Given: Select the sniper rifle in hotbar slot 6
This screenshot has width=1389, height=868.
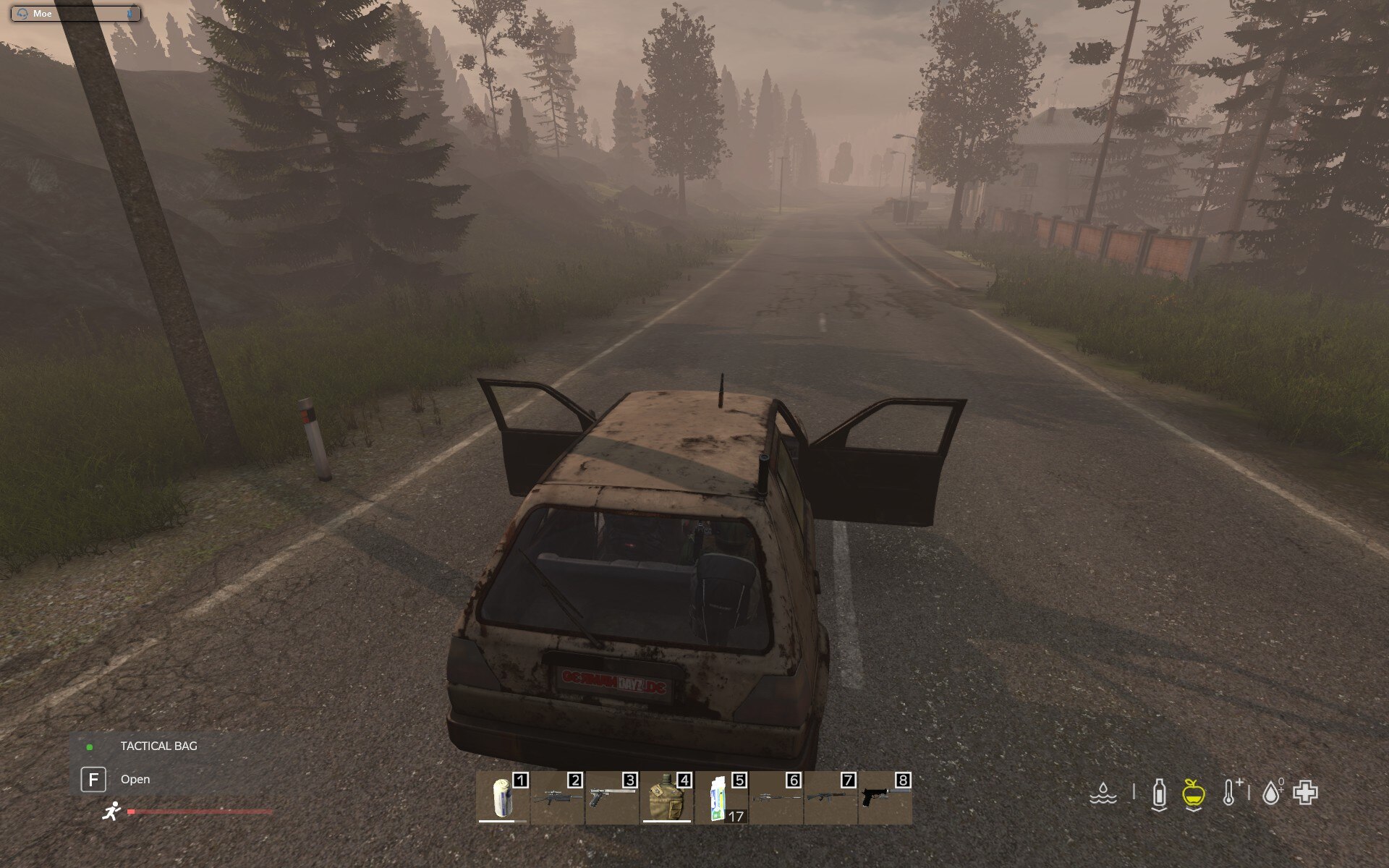Looking at the screenshot, I should (x=776, y=797).
